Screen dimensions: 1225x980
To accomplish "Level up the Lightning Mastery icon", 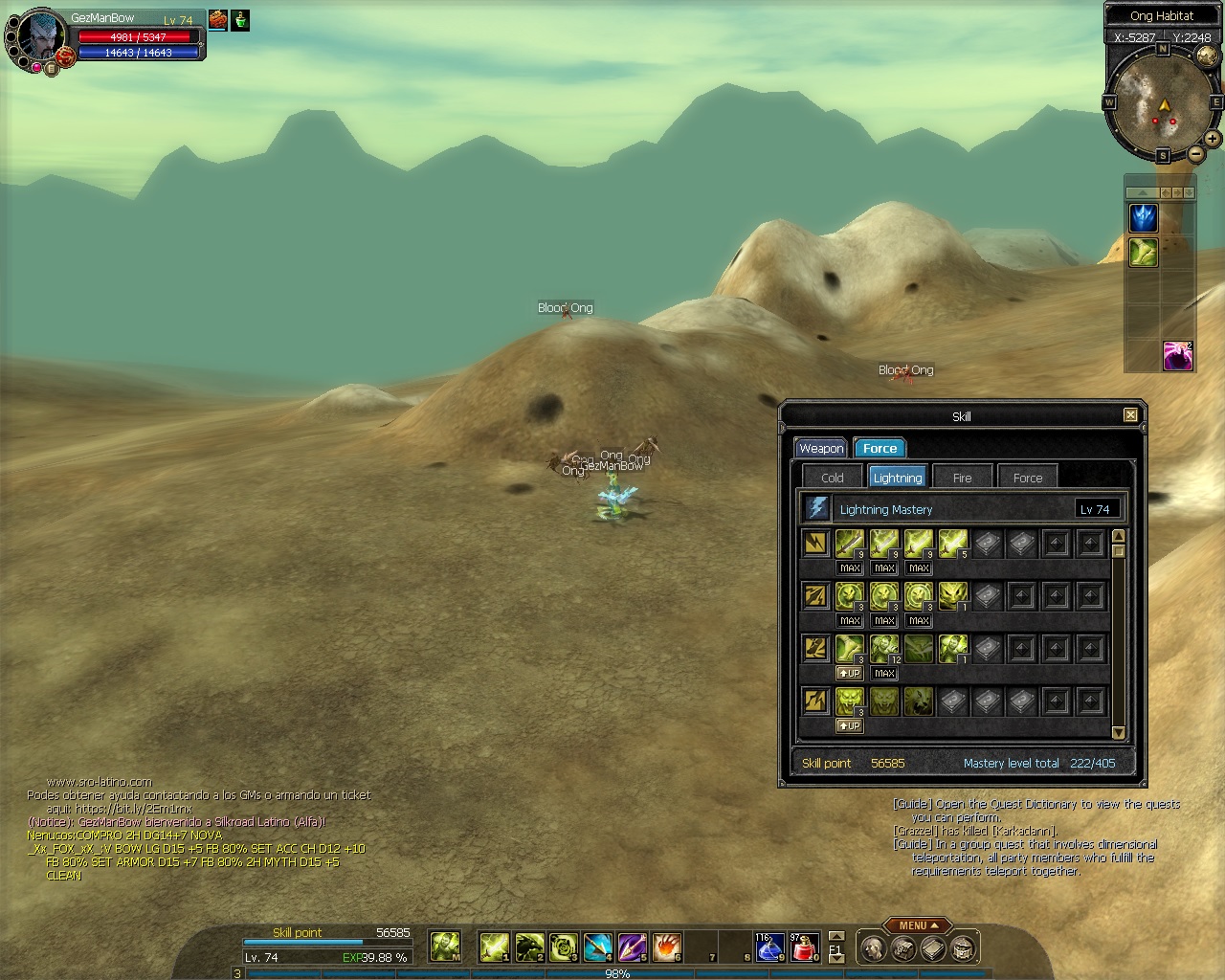I will pyautogui.click(x=816, y=508).
